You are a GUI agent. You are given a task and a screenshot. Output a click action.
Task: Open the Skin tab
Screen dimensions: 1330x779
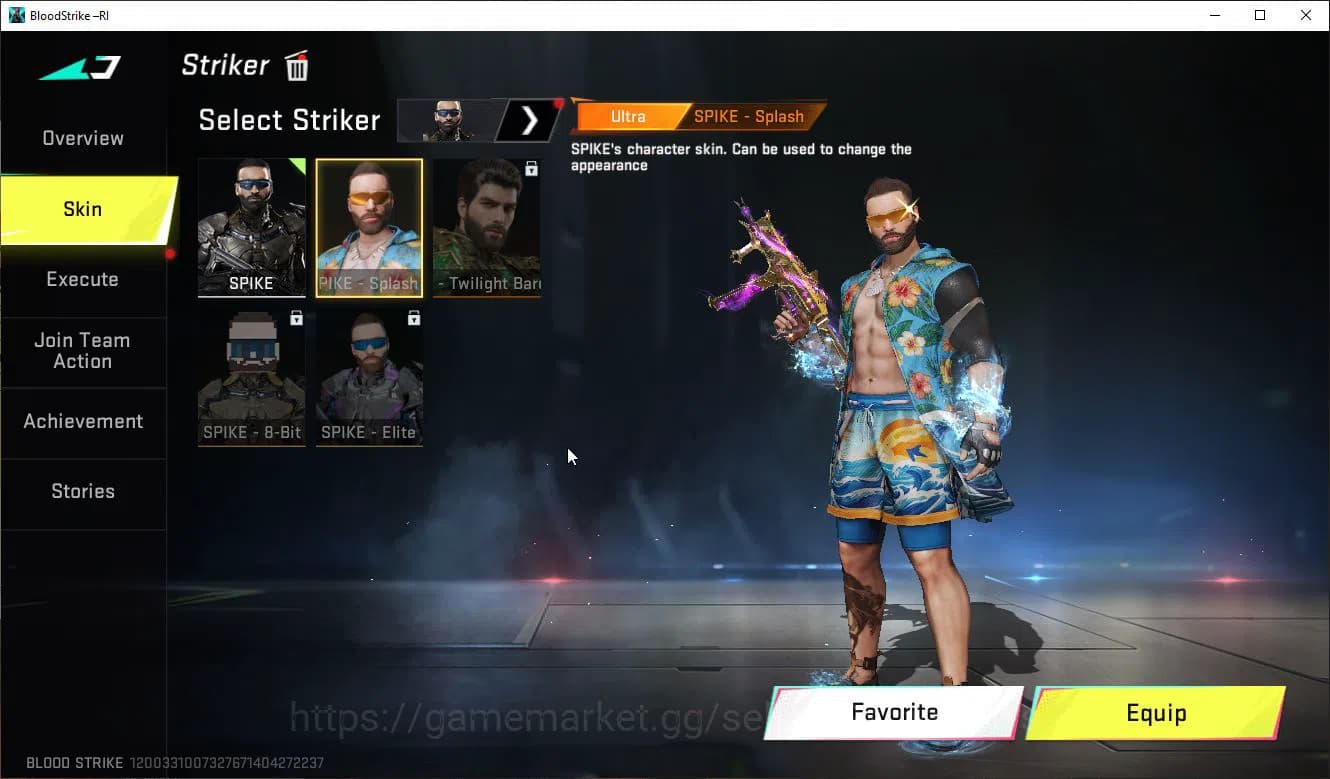(x=82, y=209)
